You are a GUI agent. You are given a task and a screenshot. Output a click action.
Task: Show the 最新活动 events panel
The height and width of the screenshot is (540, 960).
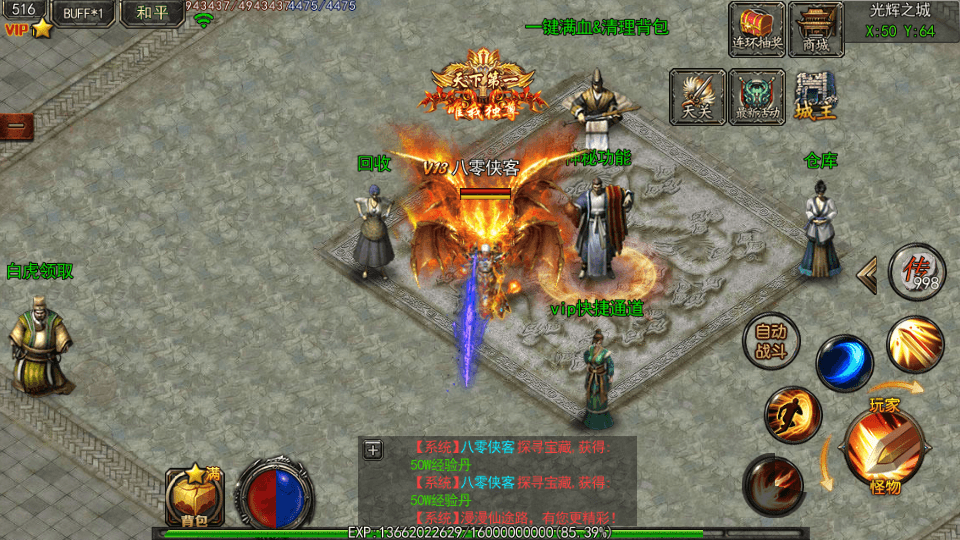pyautogui.click(x=757, y=97)
